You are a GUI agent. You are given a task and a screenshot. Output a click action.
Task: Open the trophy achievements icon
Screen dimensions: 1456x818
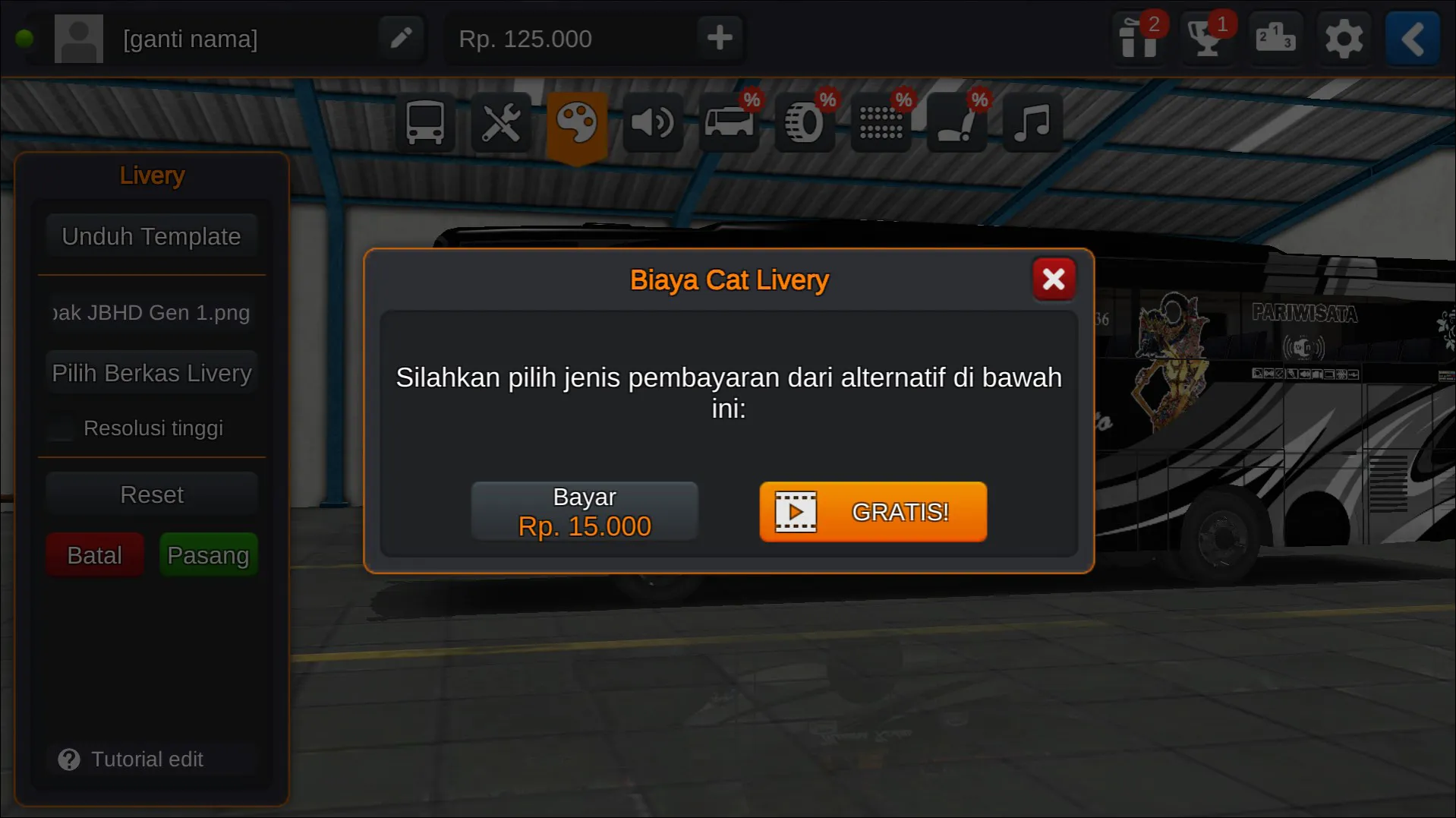click(x=1207, y=39)
